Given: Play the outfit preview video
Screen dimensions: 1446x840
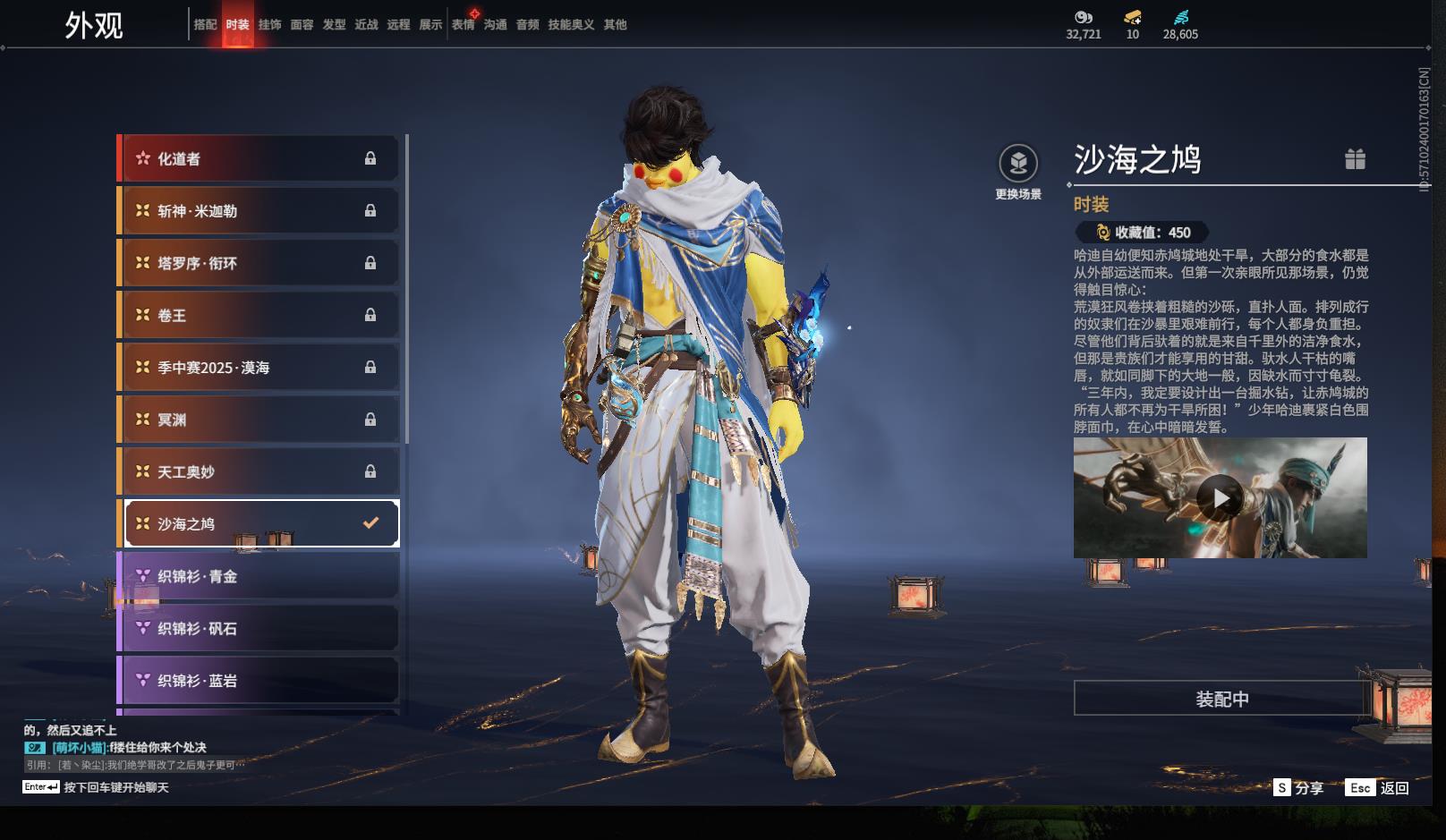Looking at the screenshot, I should pyautogui.click(x=1220, y=497).
